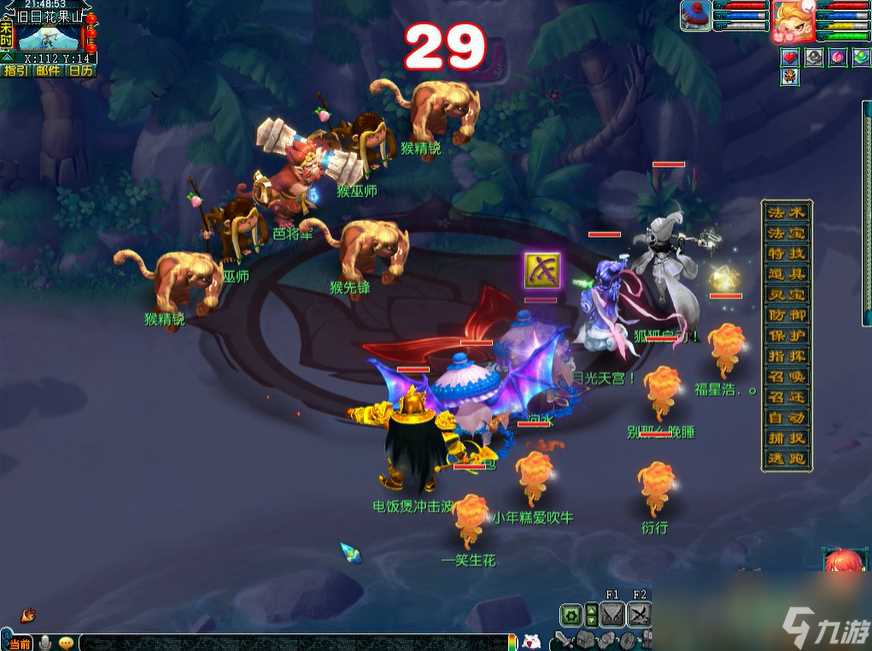Click the 当前 chat channel selector

coord(19,643)
